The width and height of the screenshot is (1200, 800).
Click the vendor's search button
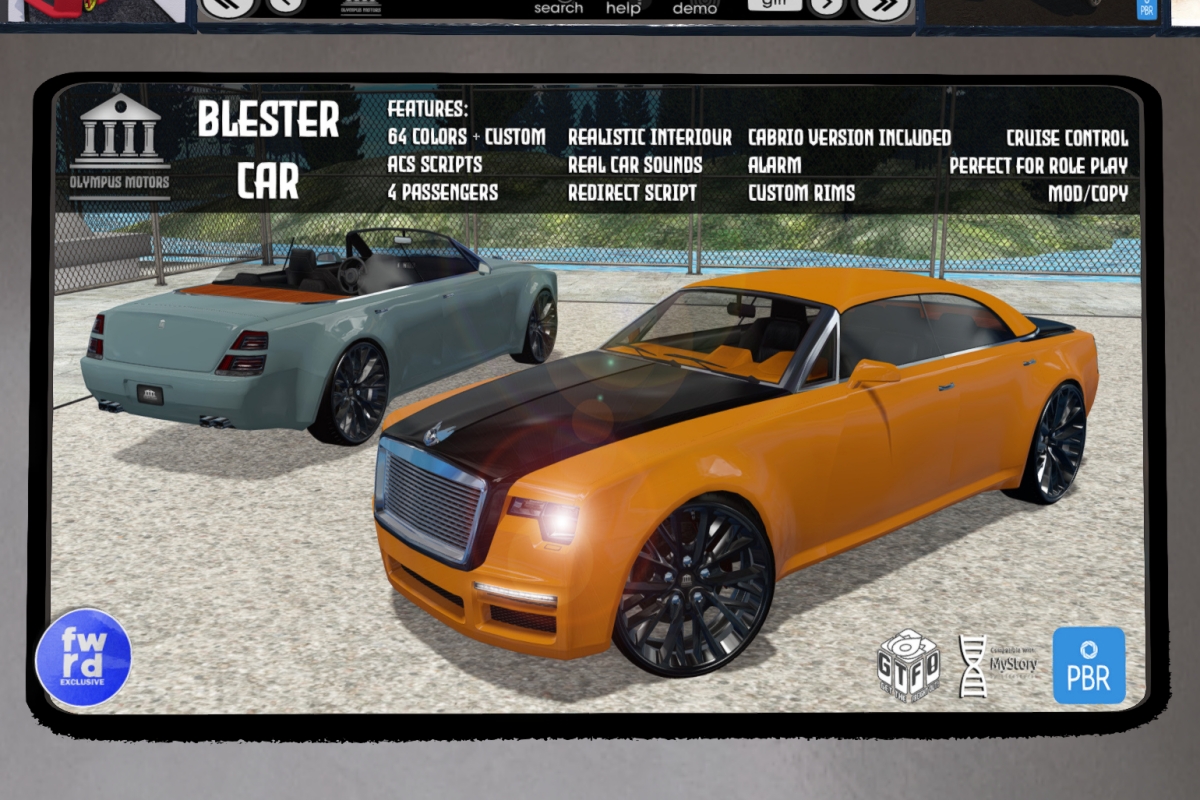pyautogui.click(x=558, y=7)
